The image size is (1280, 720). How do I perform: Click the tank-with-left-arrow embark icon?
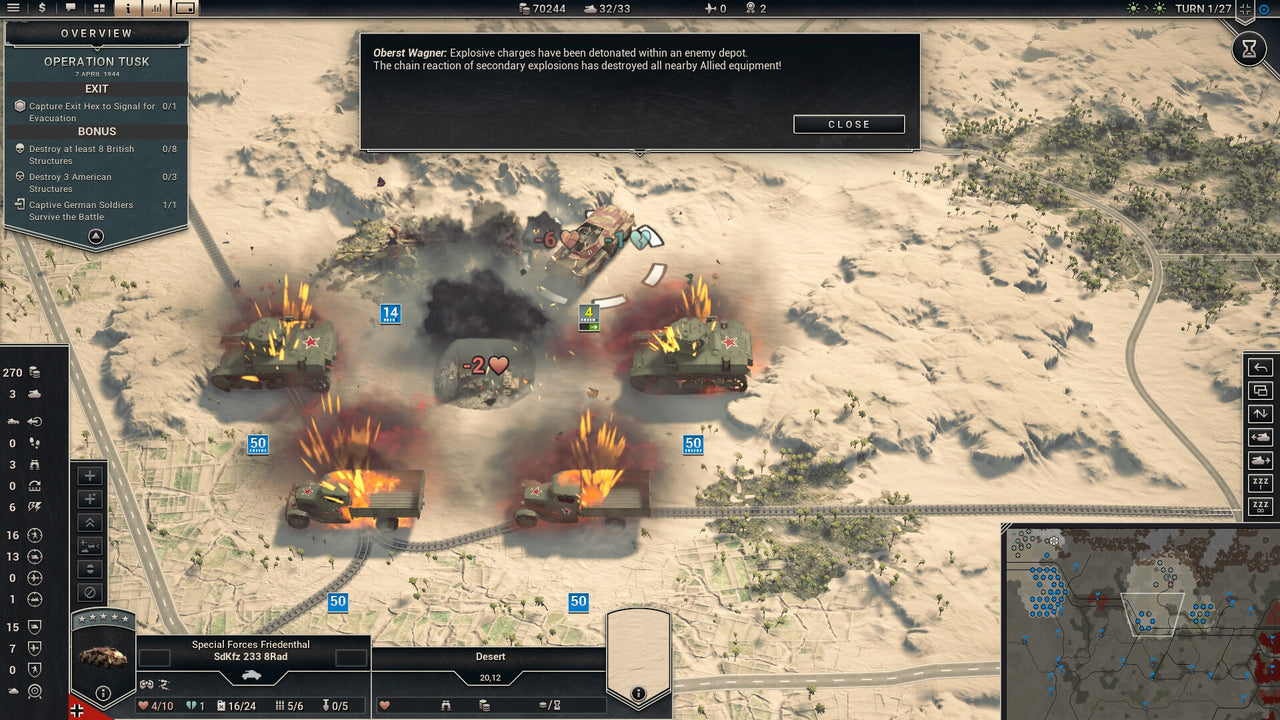pos(1261,437)
